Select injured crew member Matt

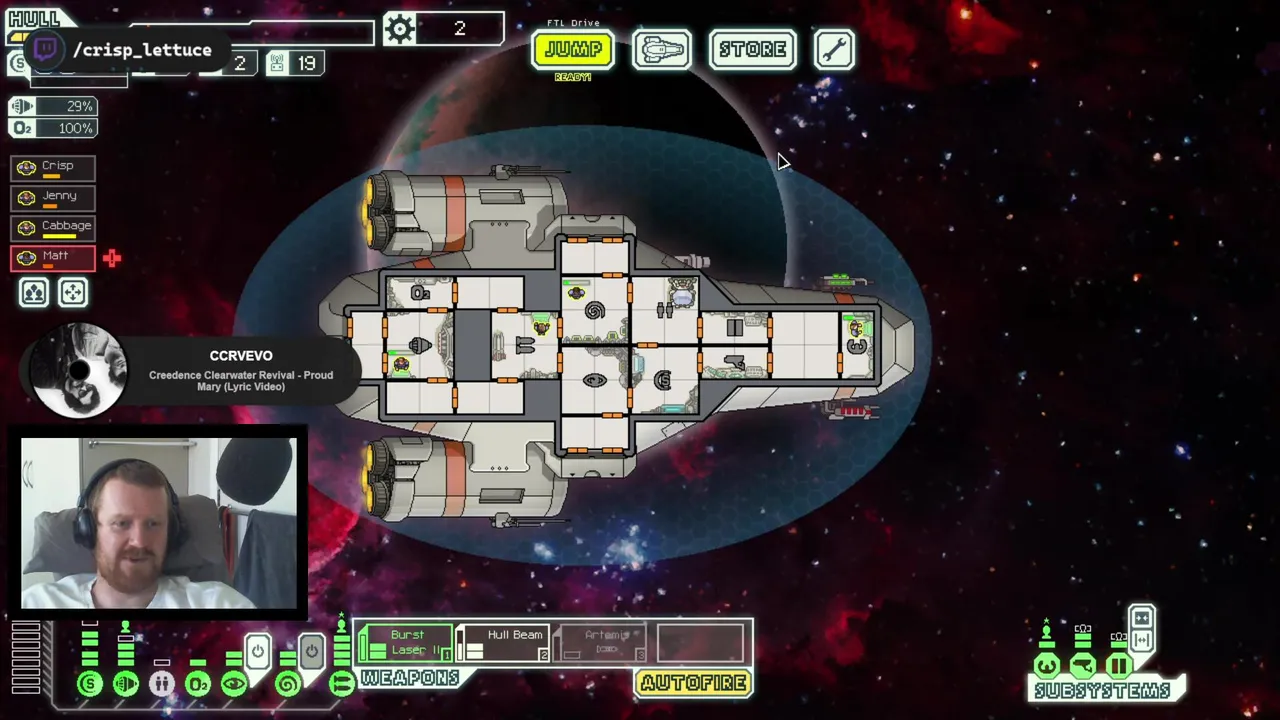[x=53, y=258]
